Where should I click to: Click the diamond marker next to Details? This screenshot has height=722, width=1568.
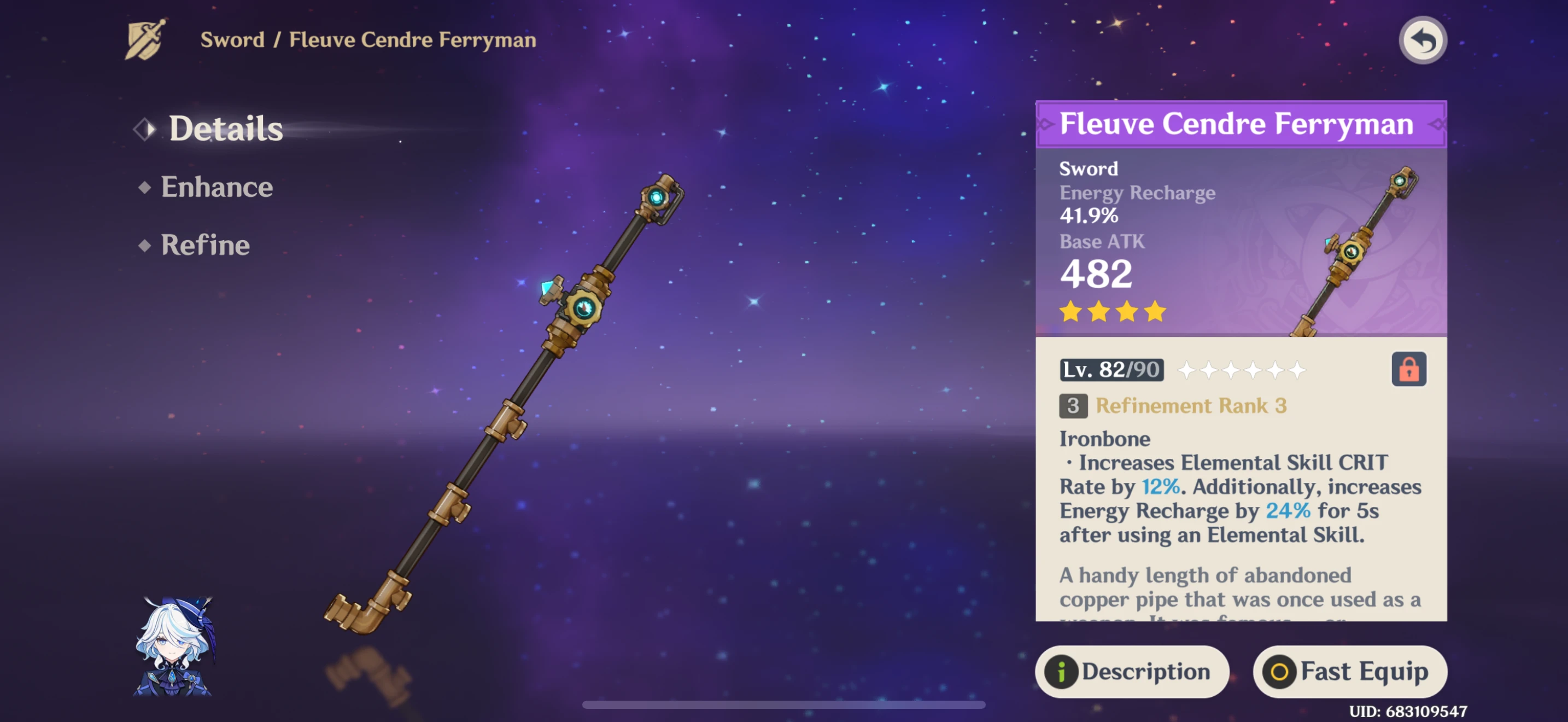[144, 130]
